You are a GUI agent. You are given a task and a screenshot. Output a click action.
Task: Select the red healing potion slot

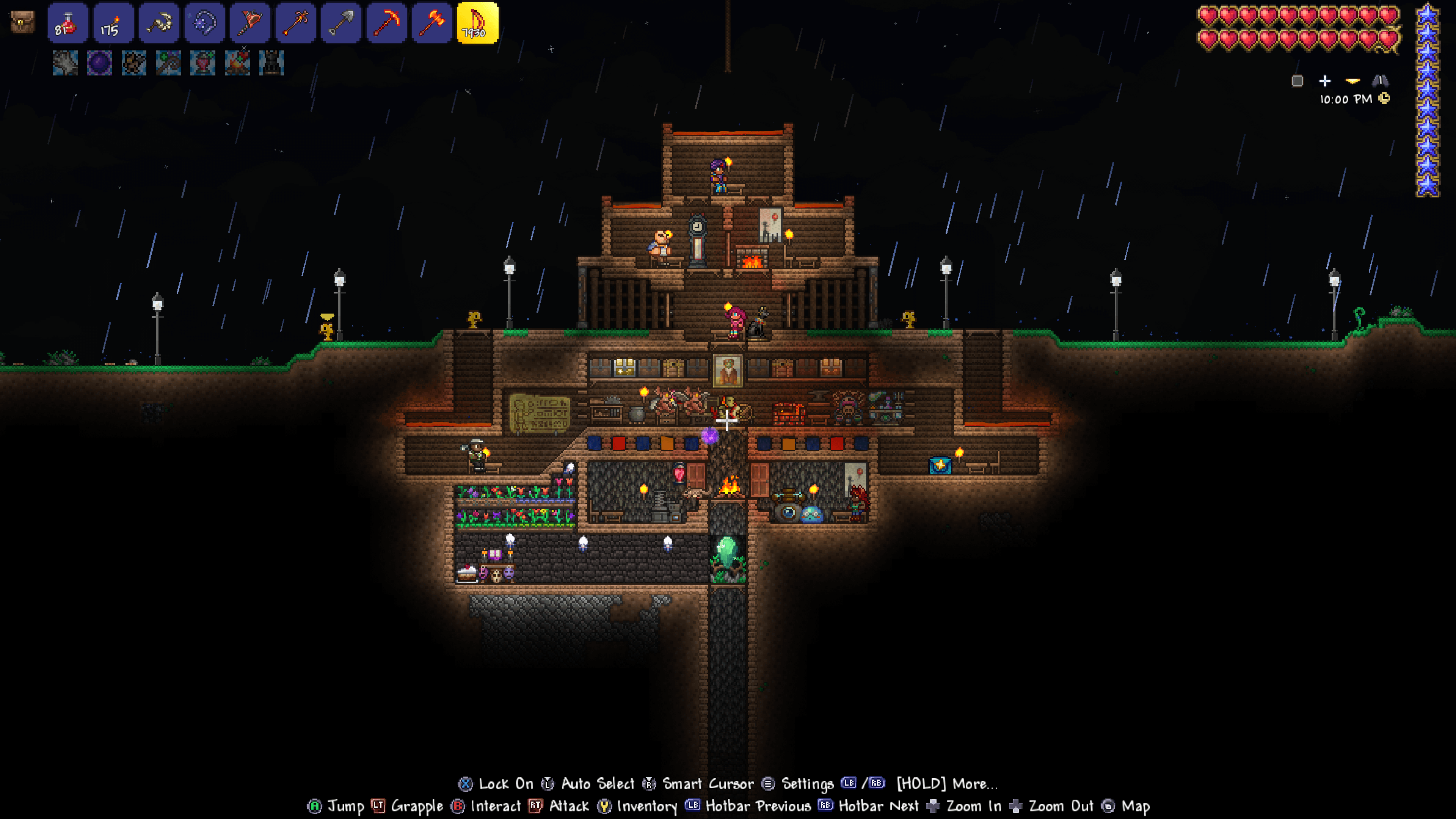(x=68, y=23)
